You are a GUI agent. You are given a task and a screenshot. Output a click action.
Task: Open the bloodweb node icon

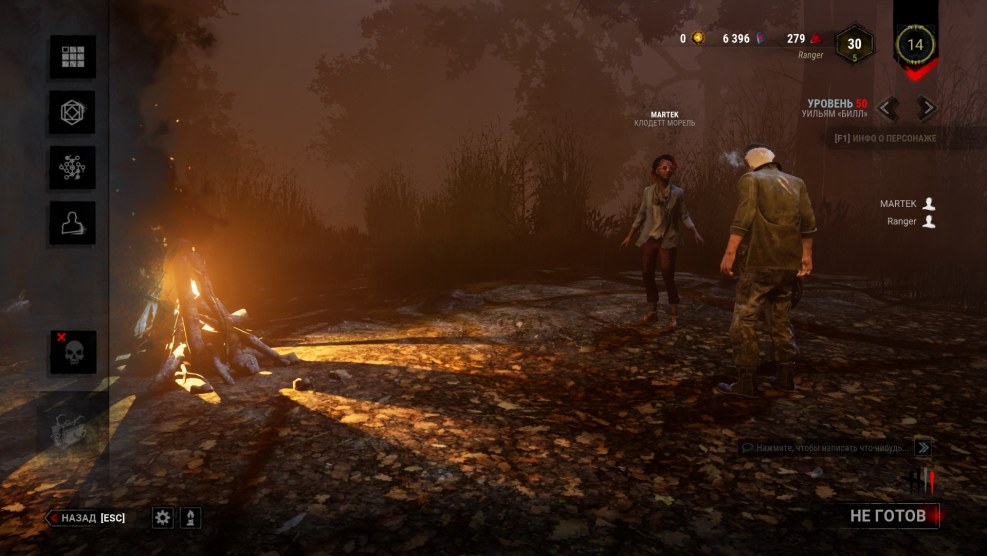pos(73,168)
